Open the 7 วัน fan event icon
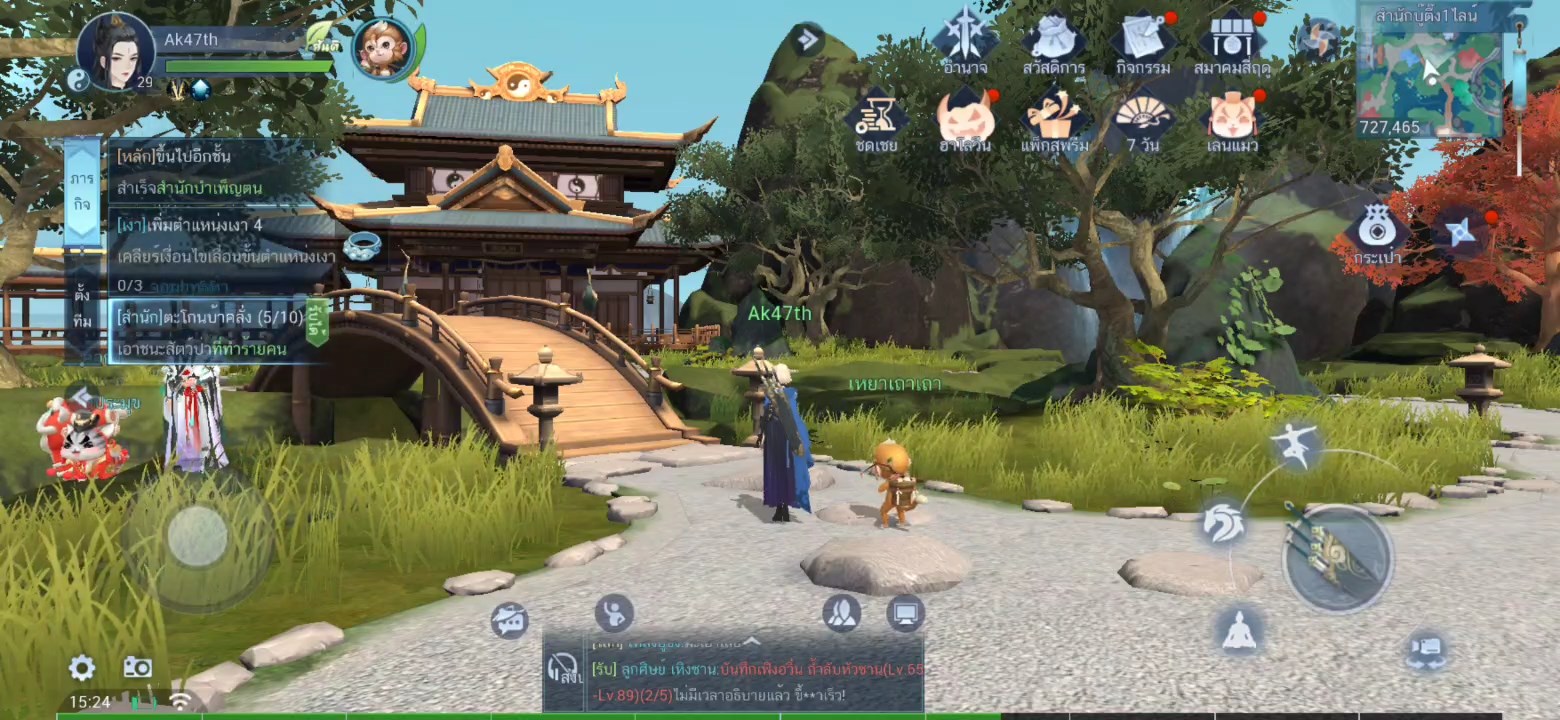 pyautogui.click(x=1142, y=120)
